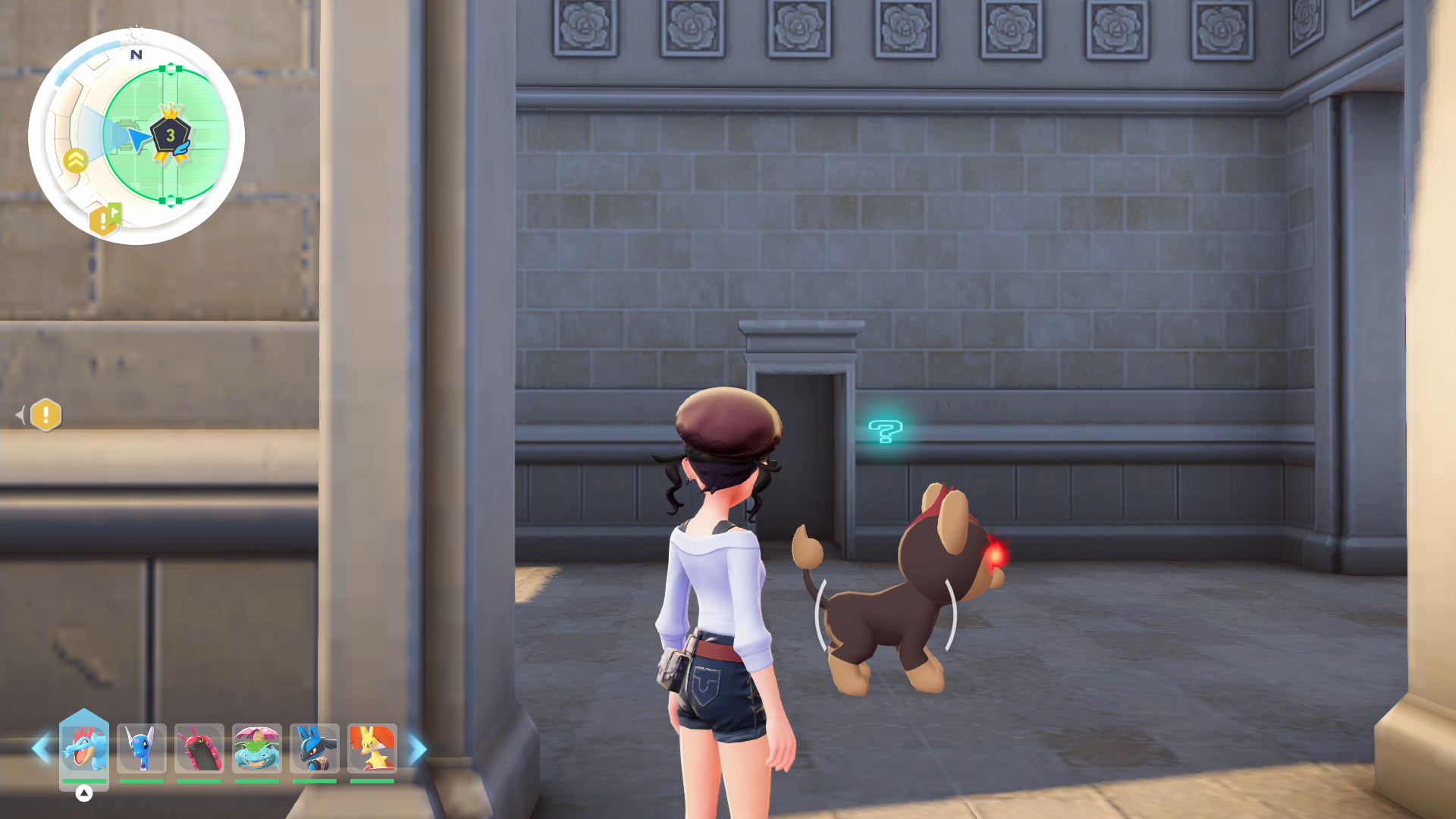Open the circular minimap

[136, 136]
